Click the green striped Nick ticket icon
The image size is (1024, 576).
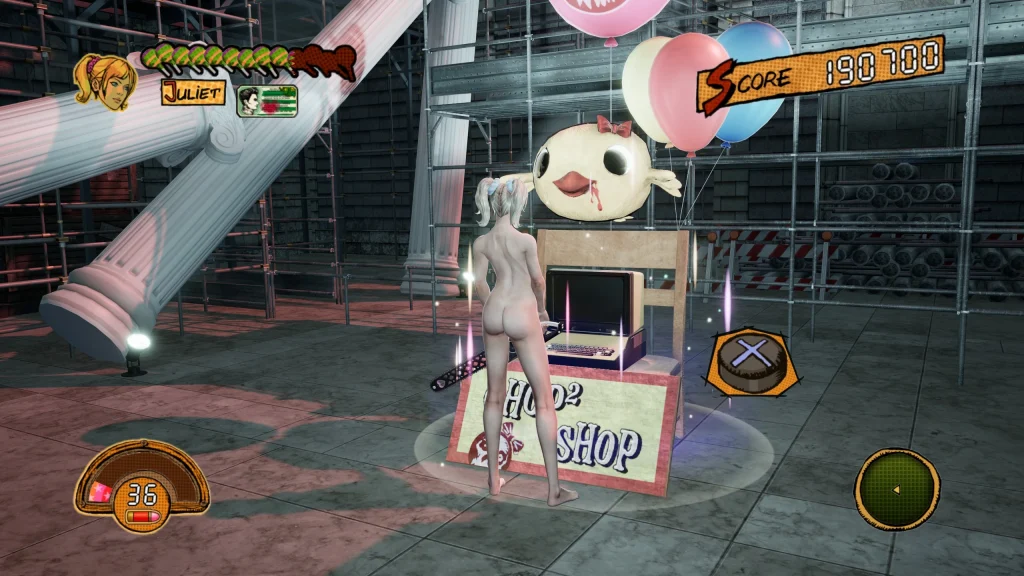click(x=267, y=101)
